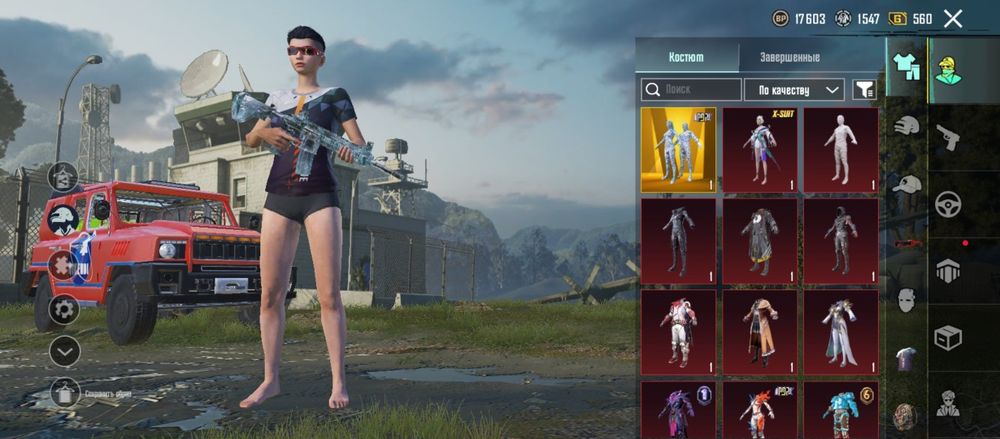Image resolution: width=1000 pixels, height=439 pixels.
Task: Select the white mummy costume
Action: click(841, 149)
